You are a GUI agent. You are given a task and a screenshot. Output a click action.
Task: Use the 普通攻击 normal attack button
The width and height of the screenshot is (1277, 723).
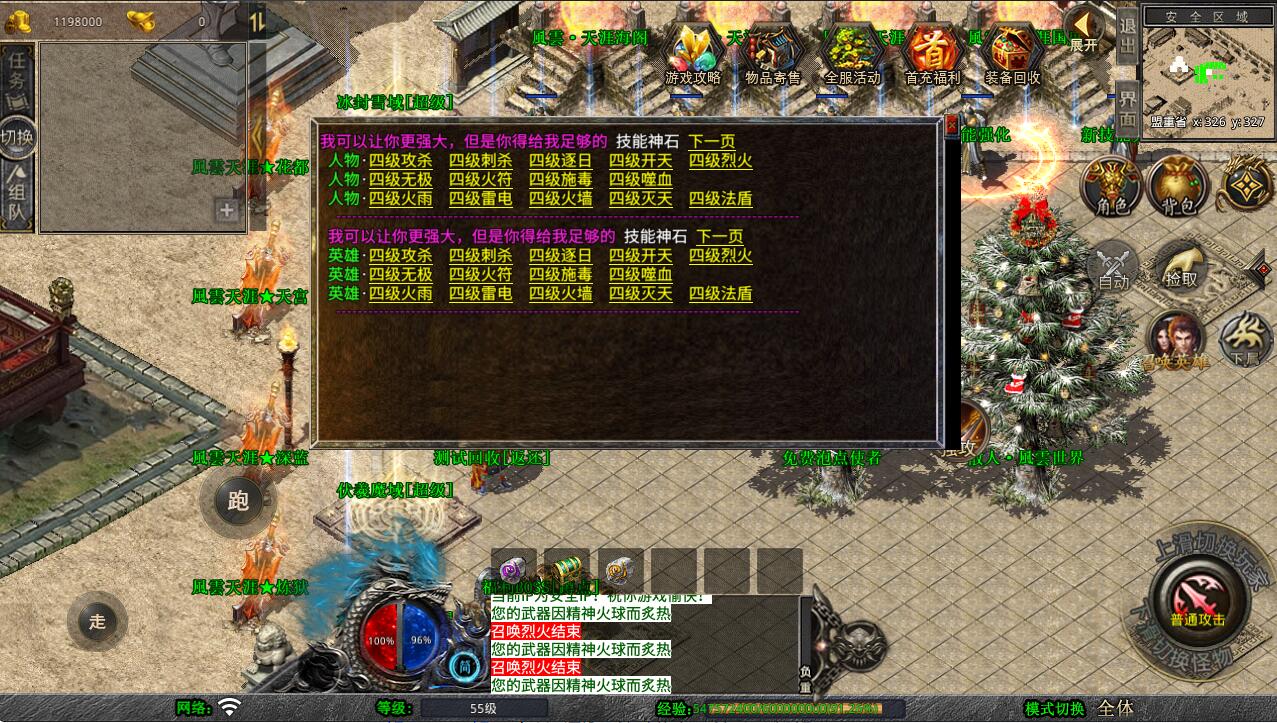(1198, 599)
